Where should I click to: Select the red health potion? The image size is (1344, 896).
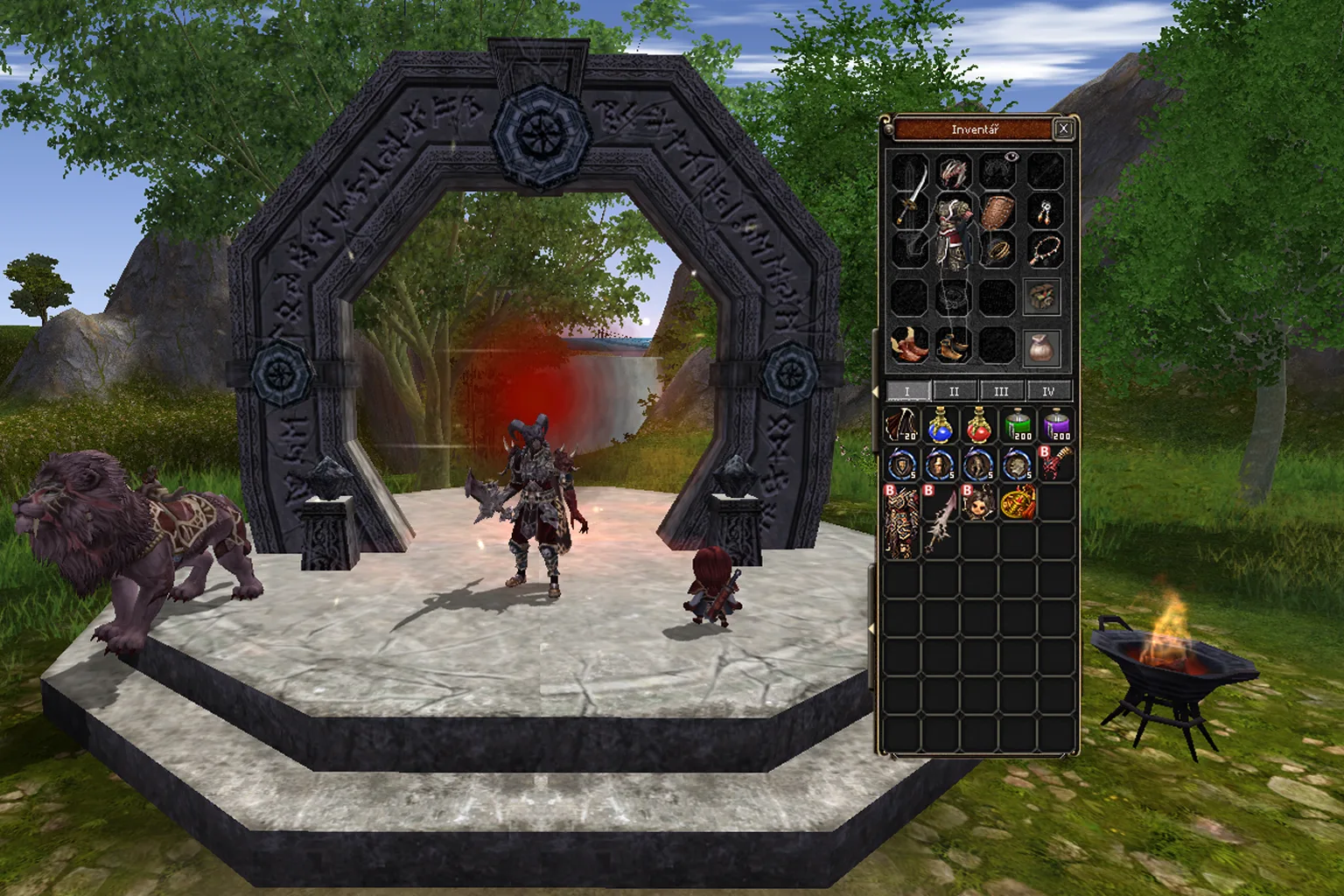pyautogui.click(x=979, y=427)
